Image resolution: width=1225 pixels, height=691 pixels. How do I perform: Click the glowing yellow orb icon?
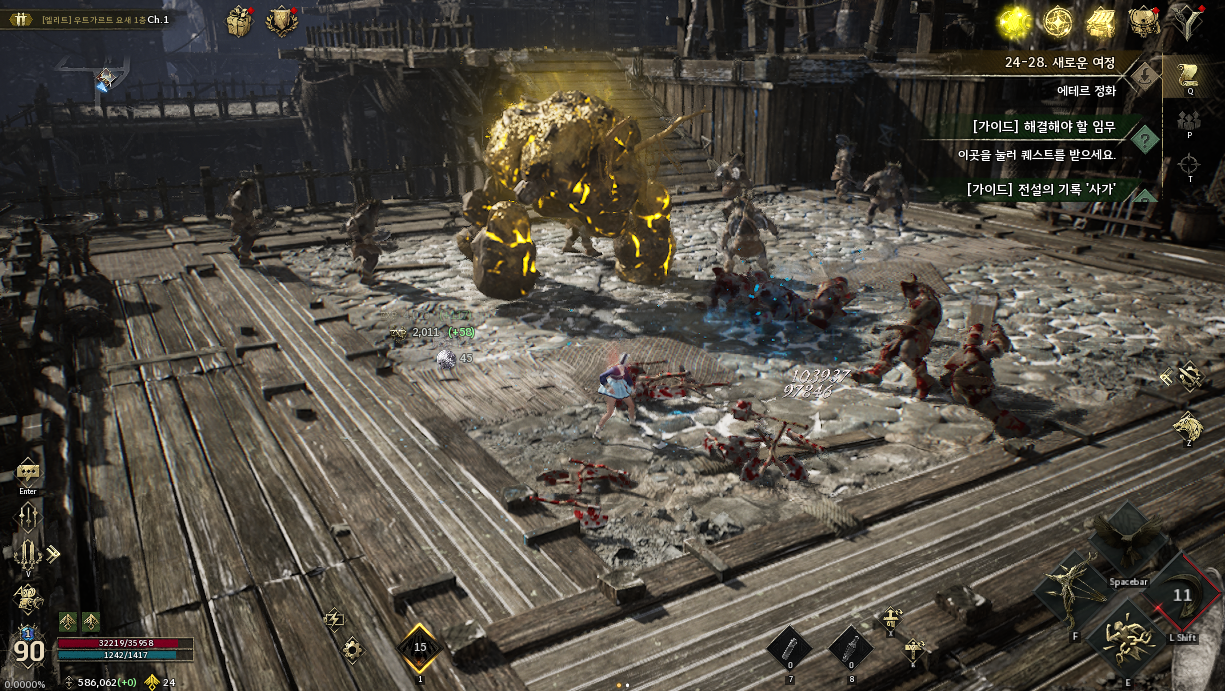(1016, 20)
